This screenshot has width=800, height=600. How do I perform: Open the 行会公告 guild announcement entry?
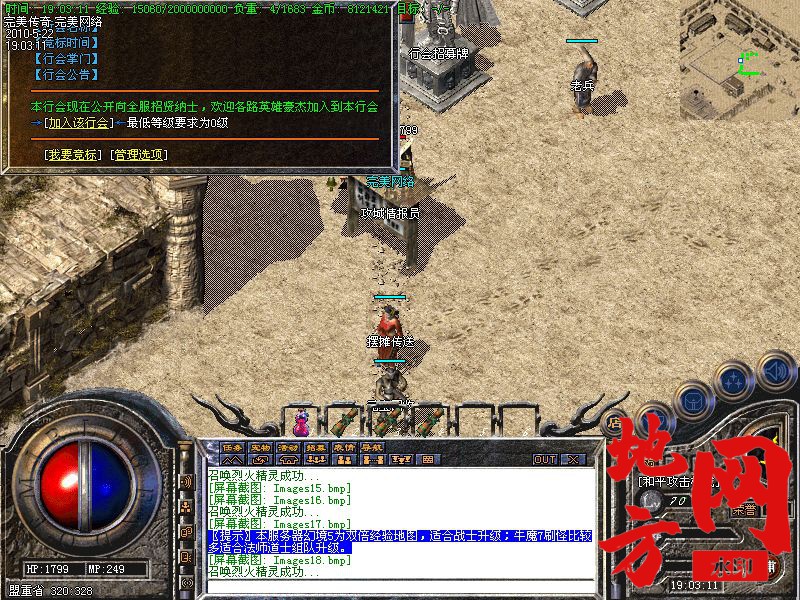click(x=65, y=74)
